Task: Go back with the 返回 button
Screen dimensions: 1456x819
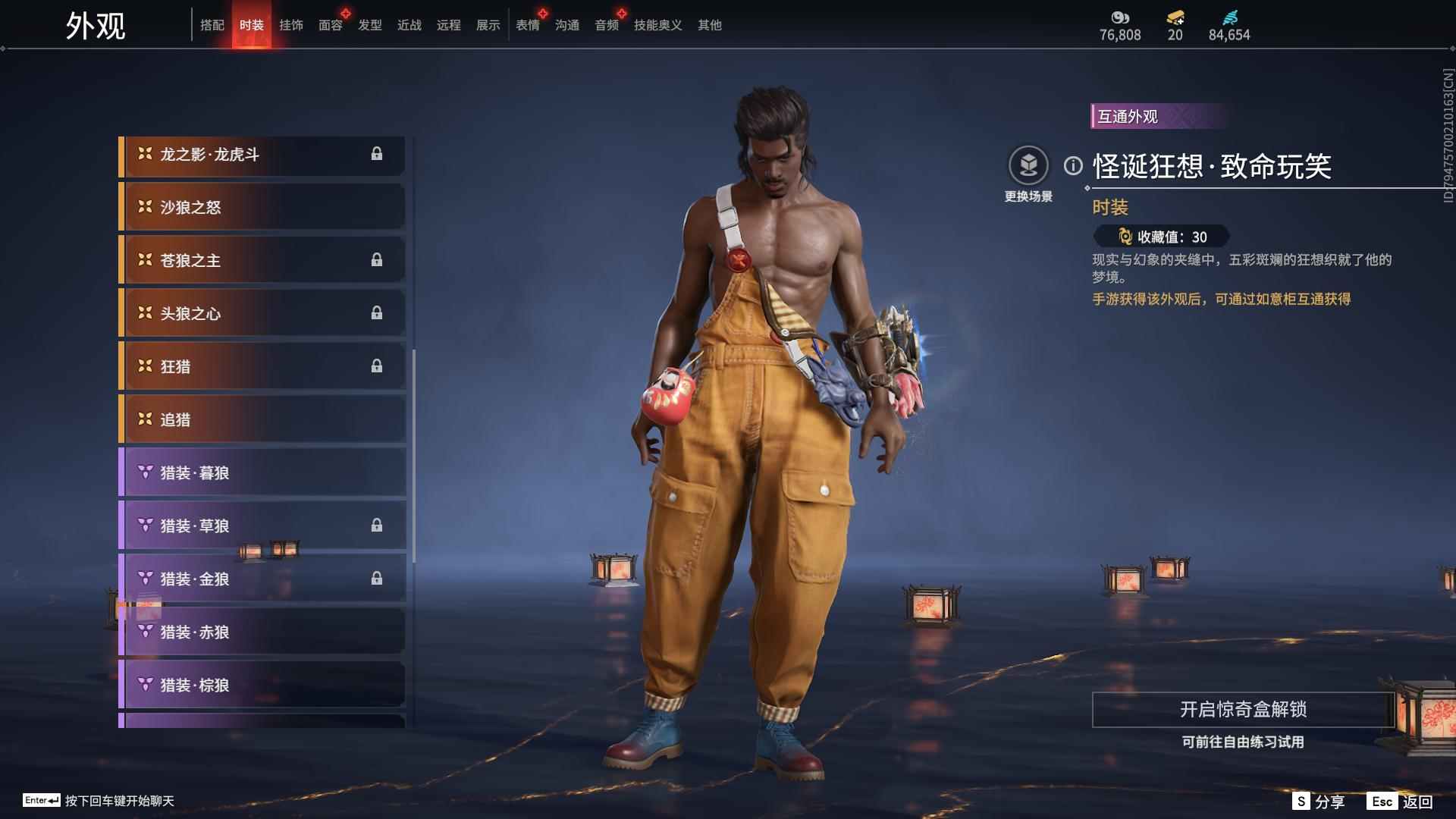Action: click(x=1401, y=802)
